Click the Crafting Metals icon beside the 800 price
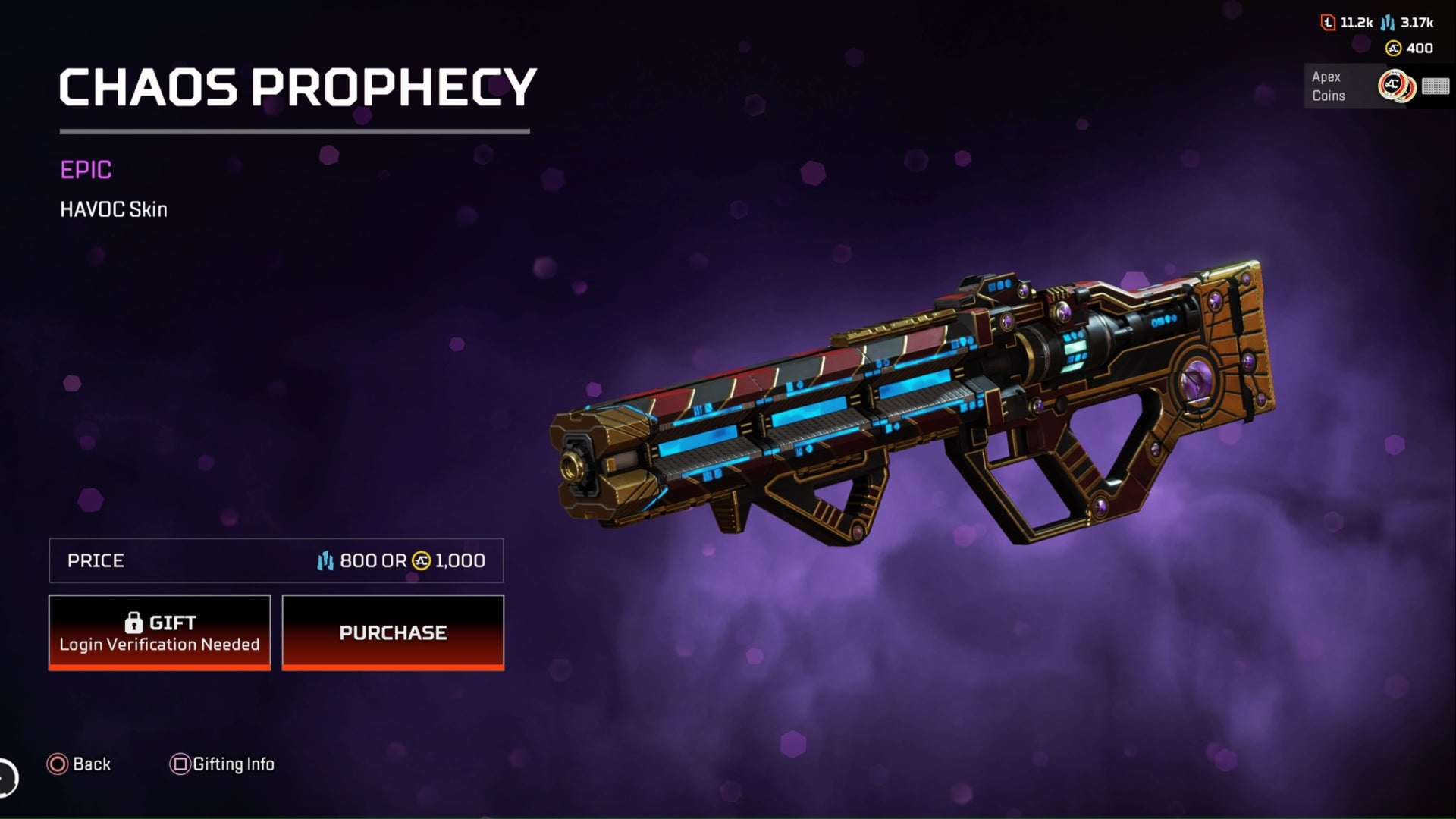1456x819 pixels. point(326,561)
